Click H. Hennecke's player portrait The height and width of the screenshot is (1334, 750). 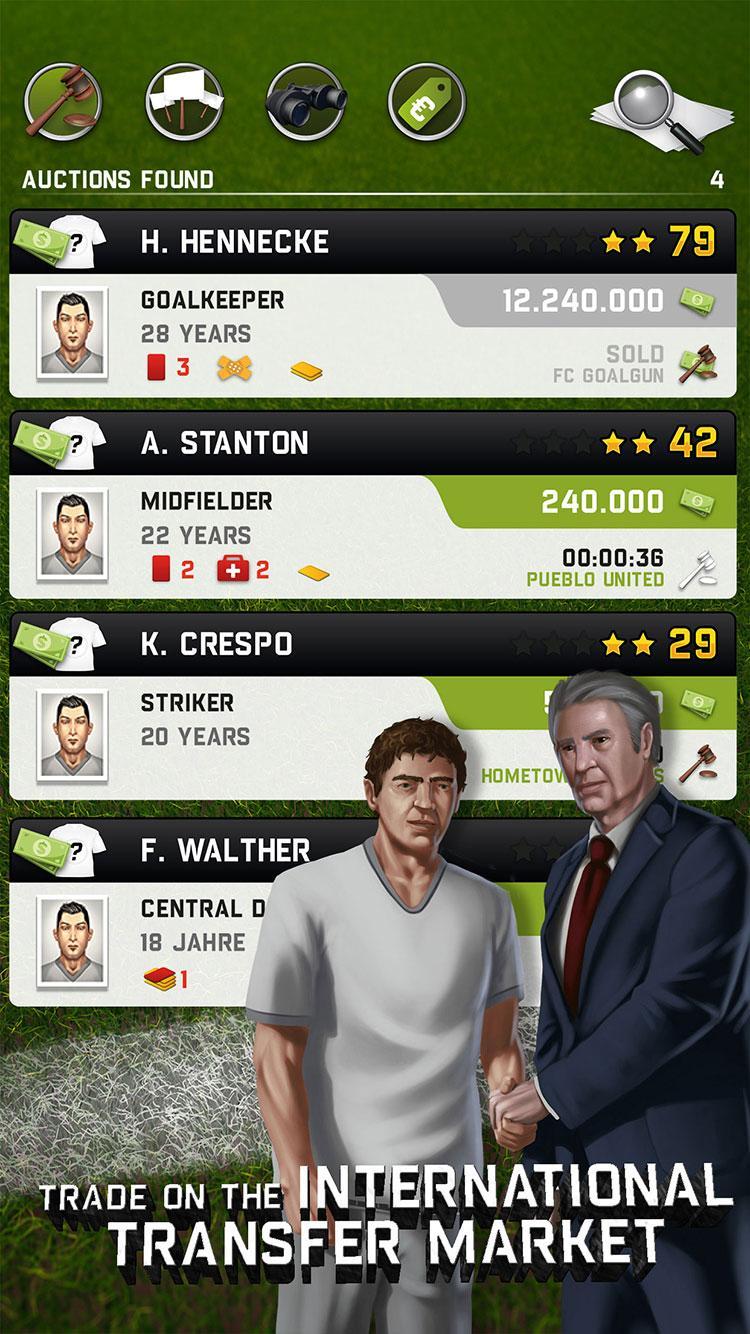pyautogui.click(x=72, y=334)
